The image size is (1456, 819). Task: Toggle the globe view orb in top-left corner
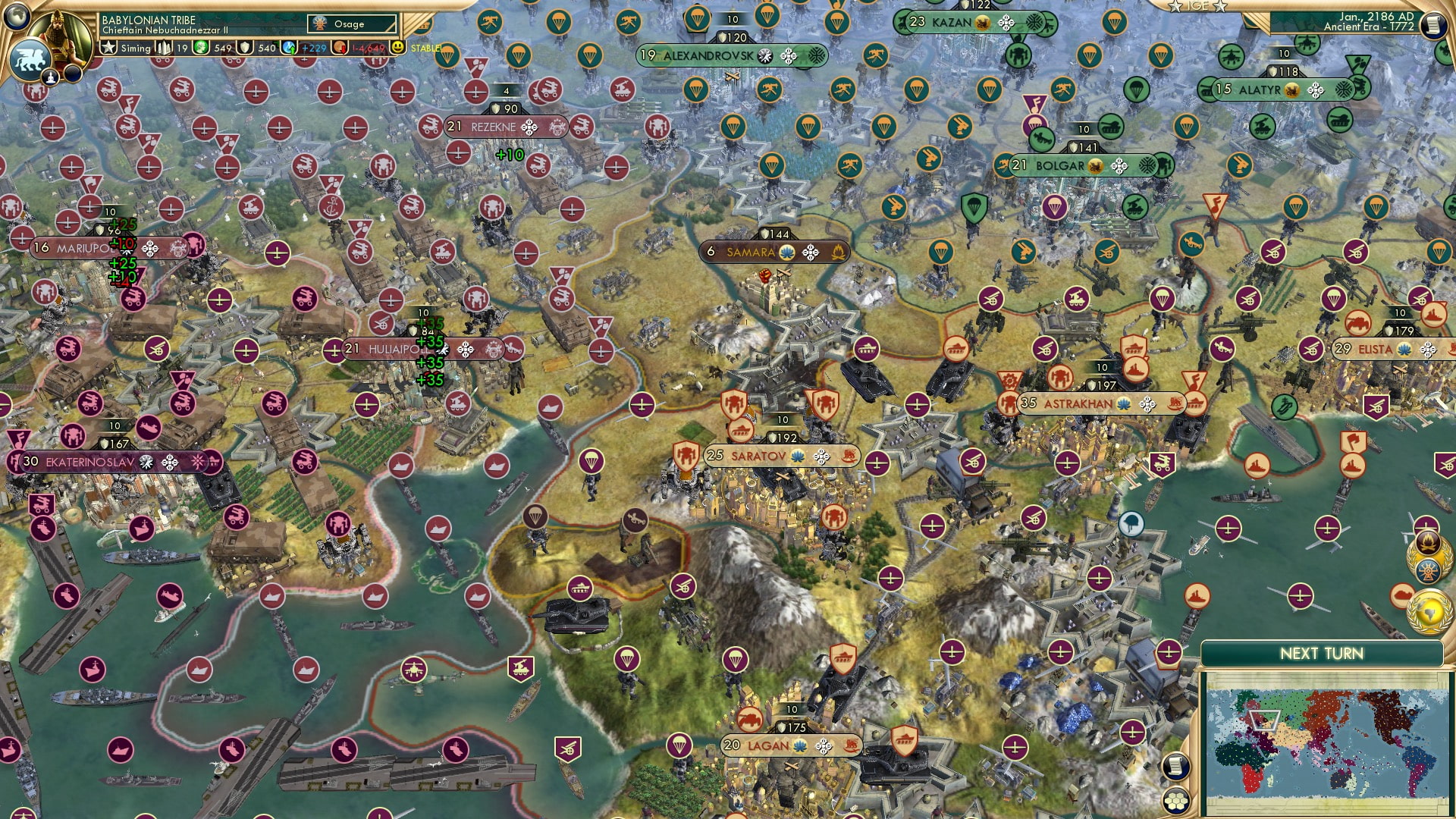[x=17, y=16]
